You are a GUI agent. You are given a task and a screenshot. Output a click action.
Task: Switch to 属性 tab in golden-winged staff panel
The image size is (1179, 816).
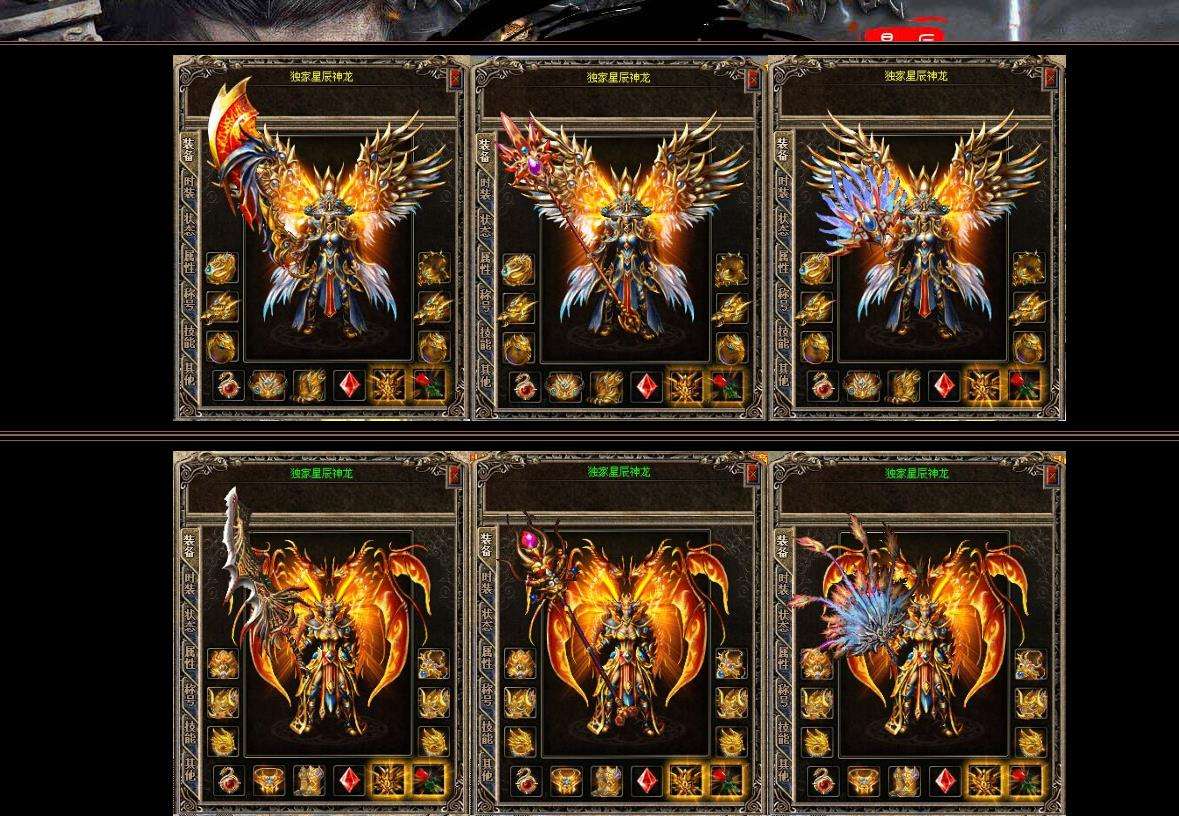coord(486,262)
